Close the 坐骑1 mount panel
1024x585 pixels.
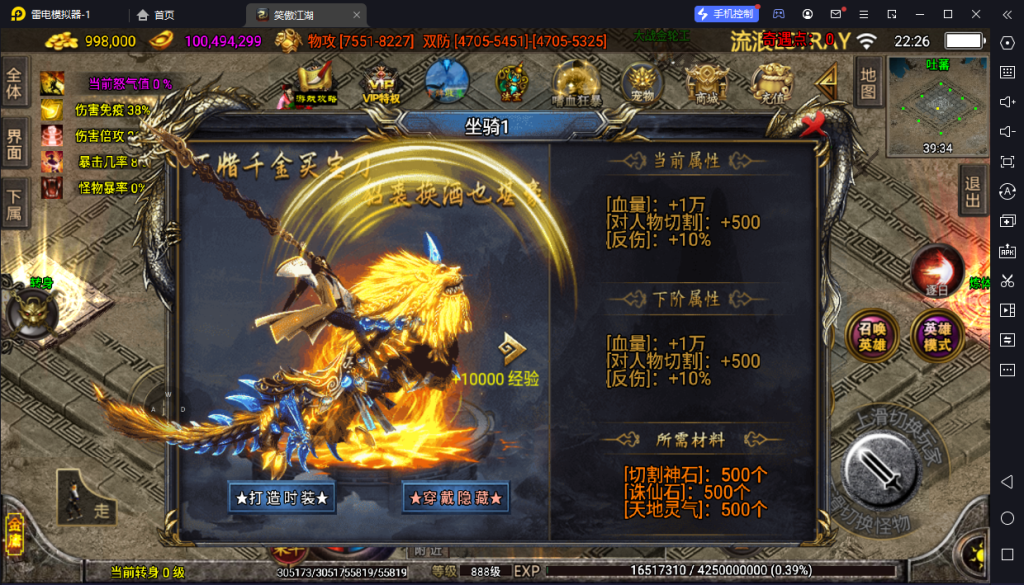(x=814, y=123)
